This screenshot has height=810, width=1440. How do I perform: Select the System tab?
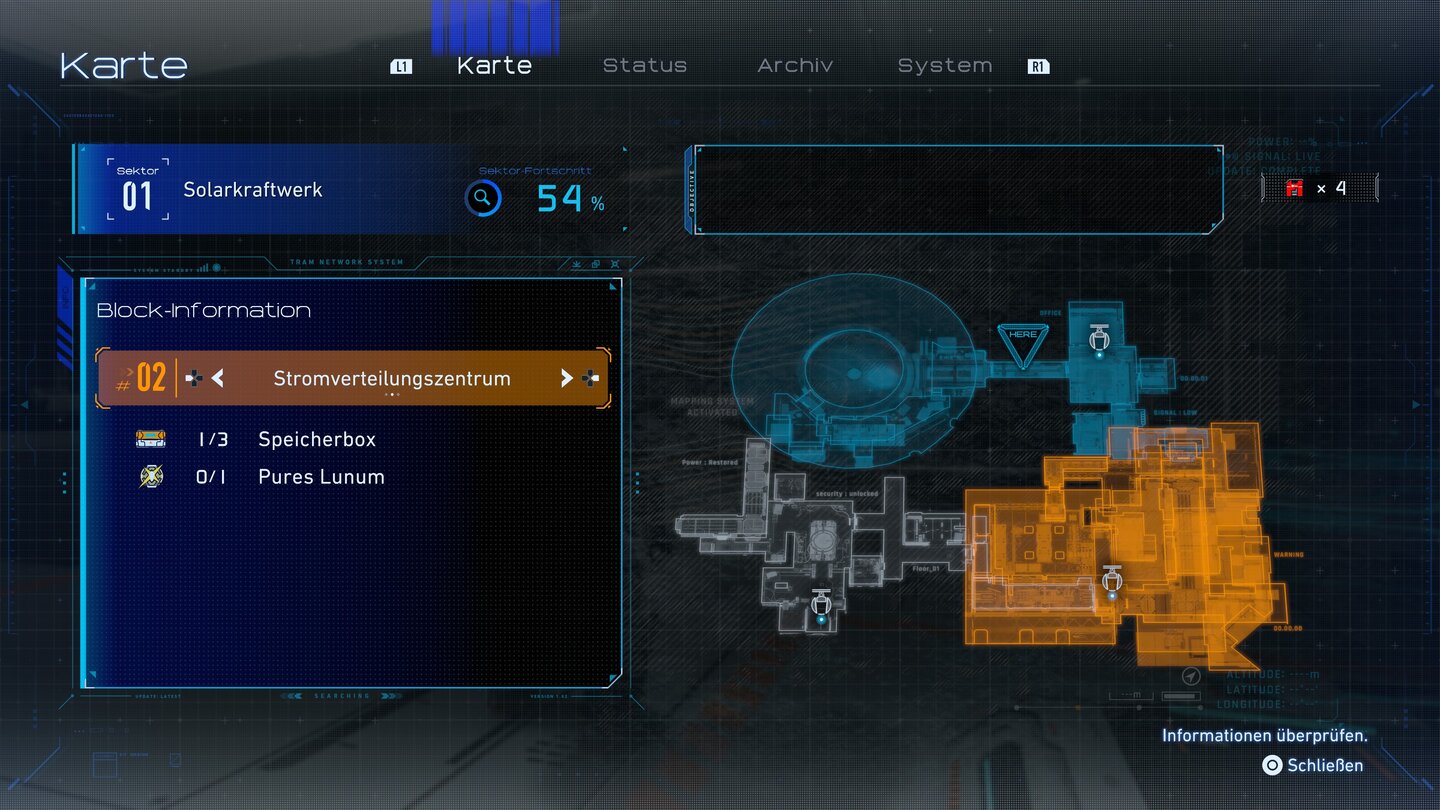944,66
